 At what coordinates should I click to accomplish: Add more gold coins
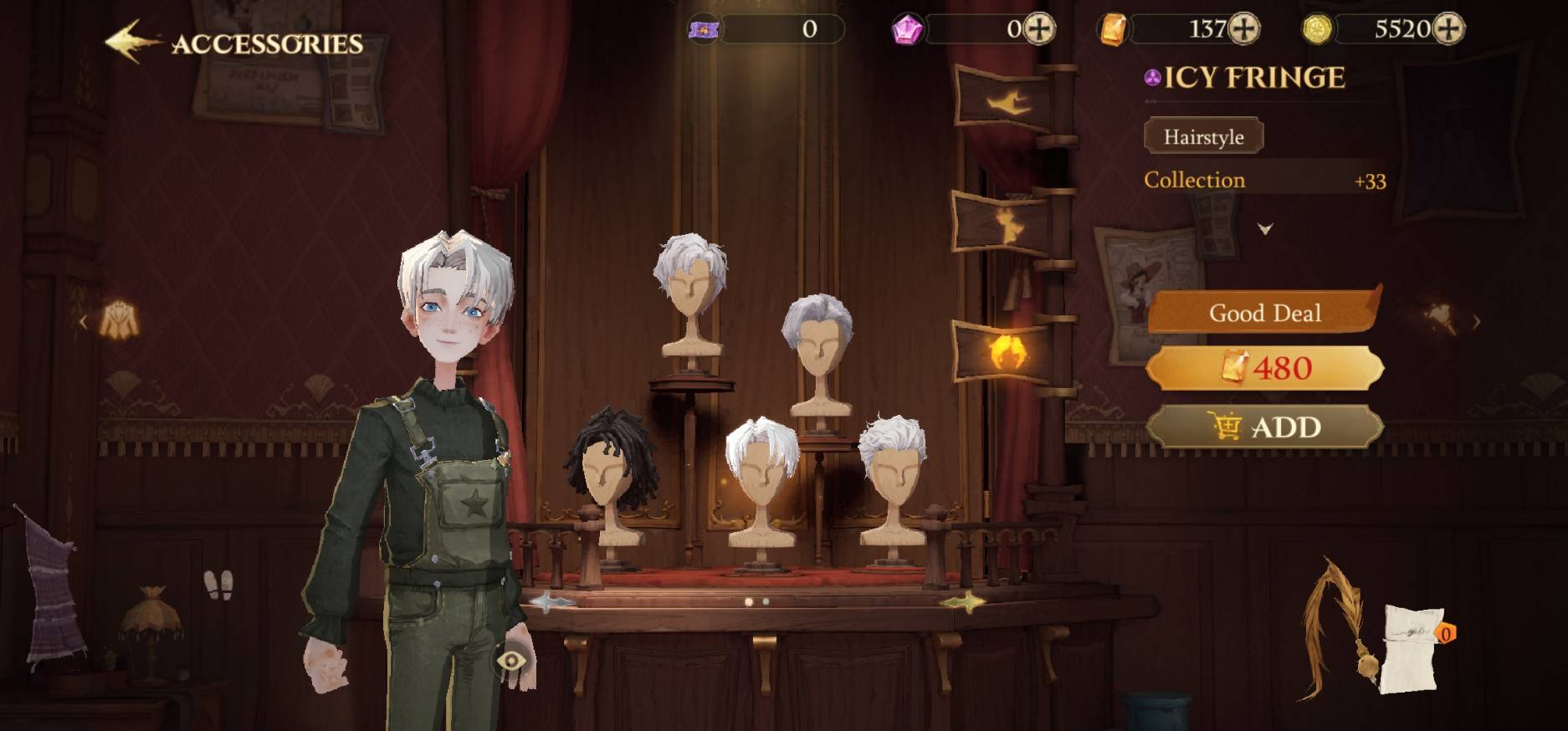pos(1448,29)
